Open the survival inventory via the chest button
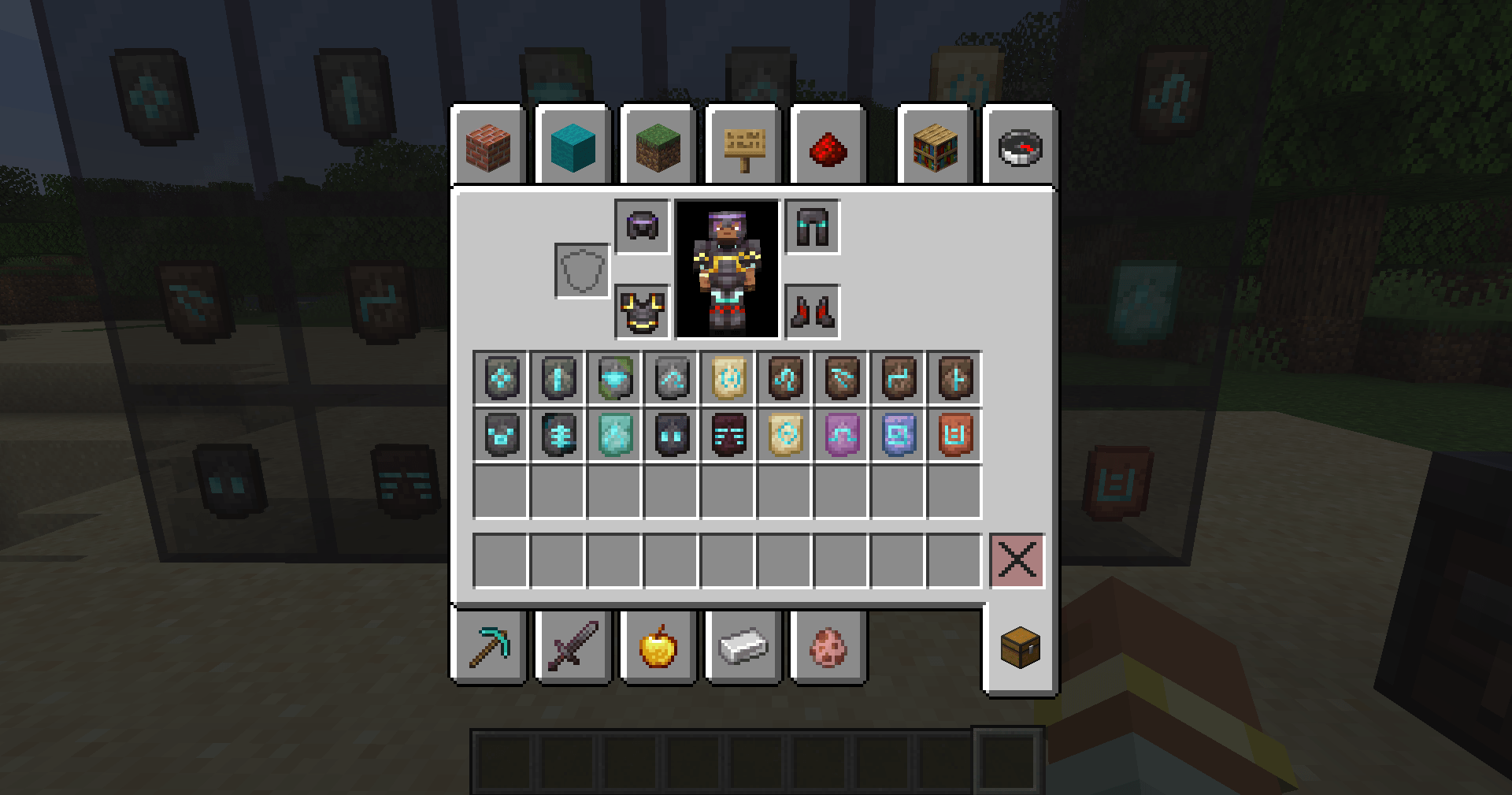The image size is (1512, 795). click(1020, 648)
